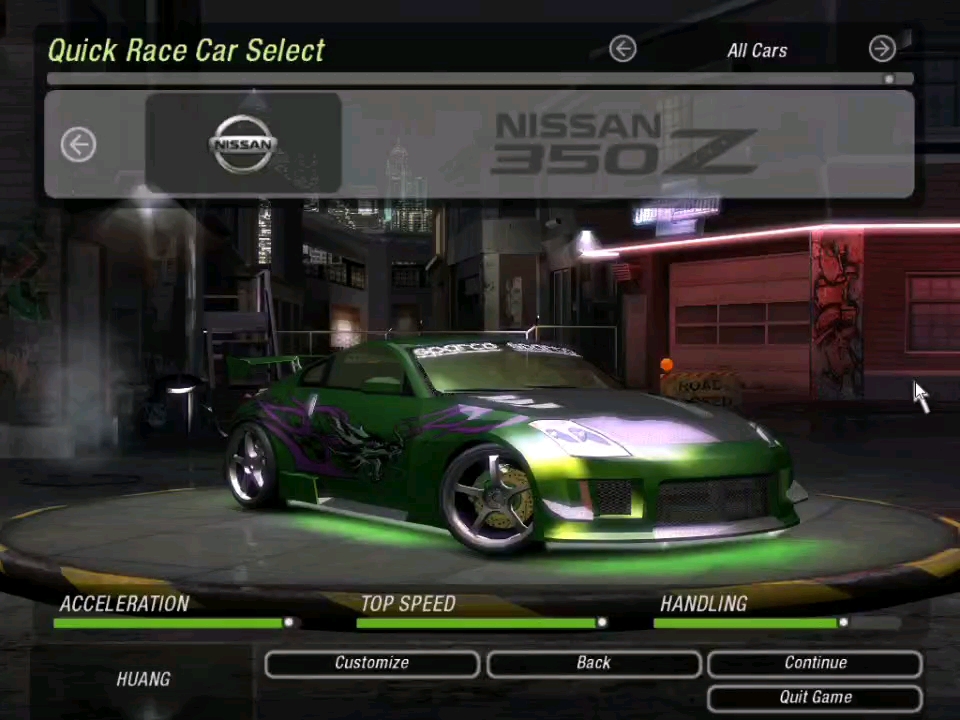Go Back to the previous screen
This screenshot has height=720, width=960.
(593, 663)
